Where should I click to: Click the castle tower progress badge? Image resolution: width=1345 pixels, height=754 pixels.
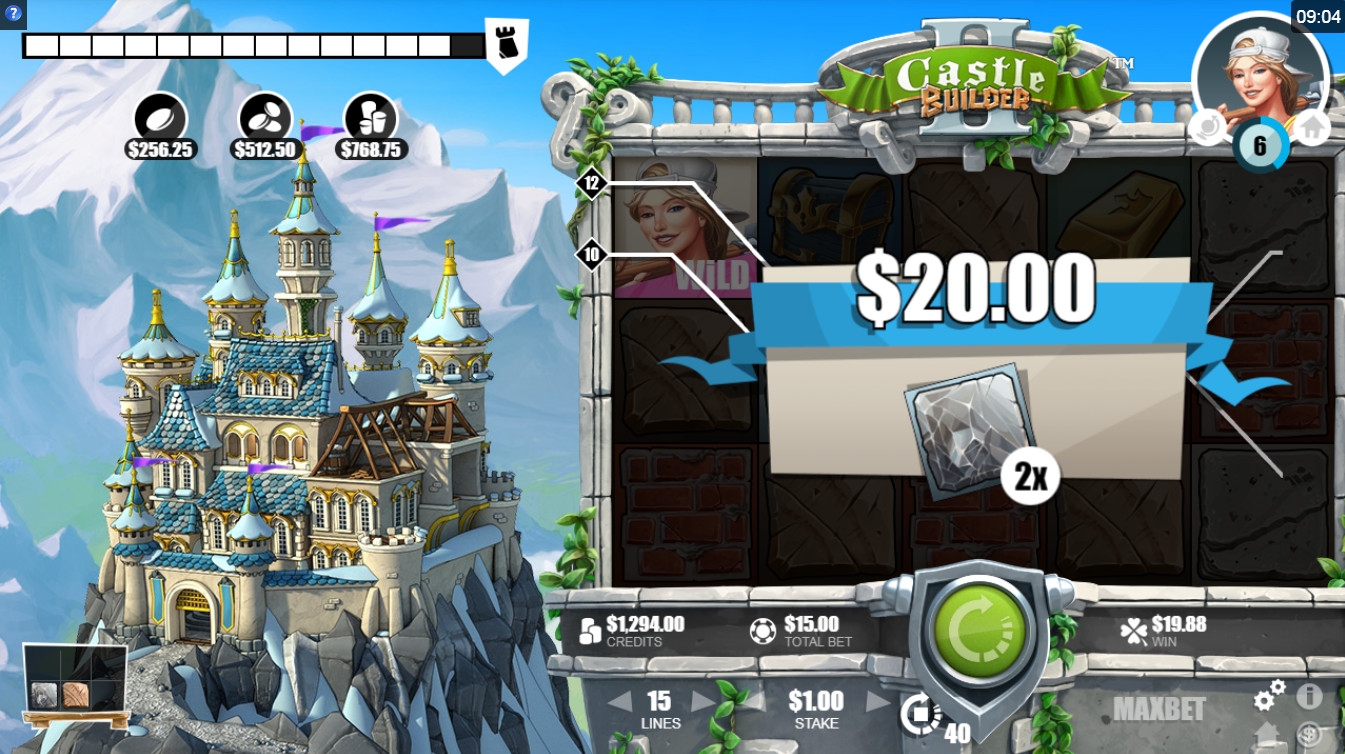507,44
